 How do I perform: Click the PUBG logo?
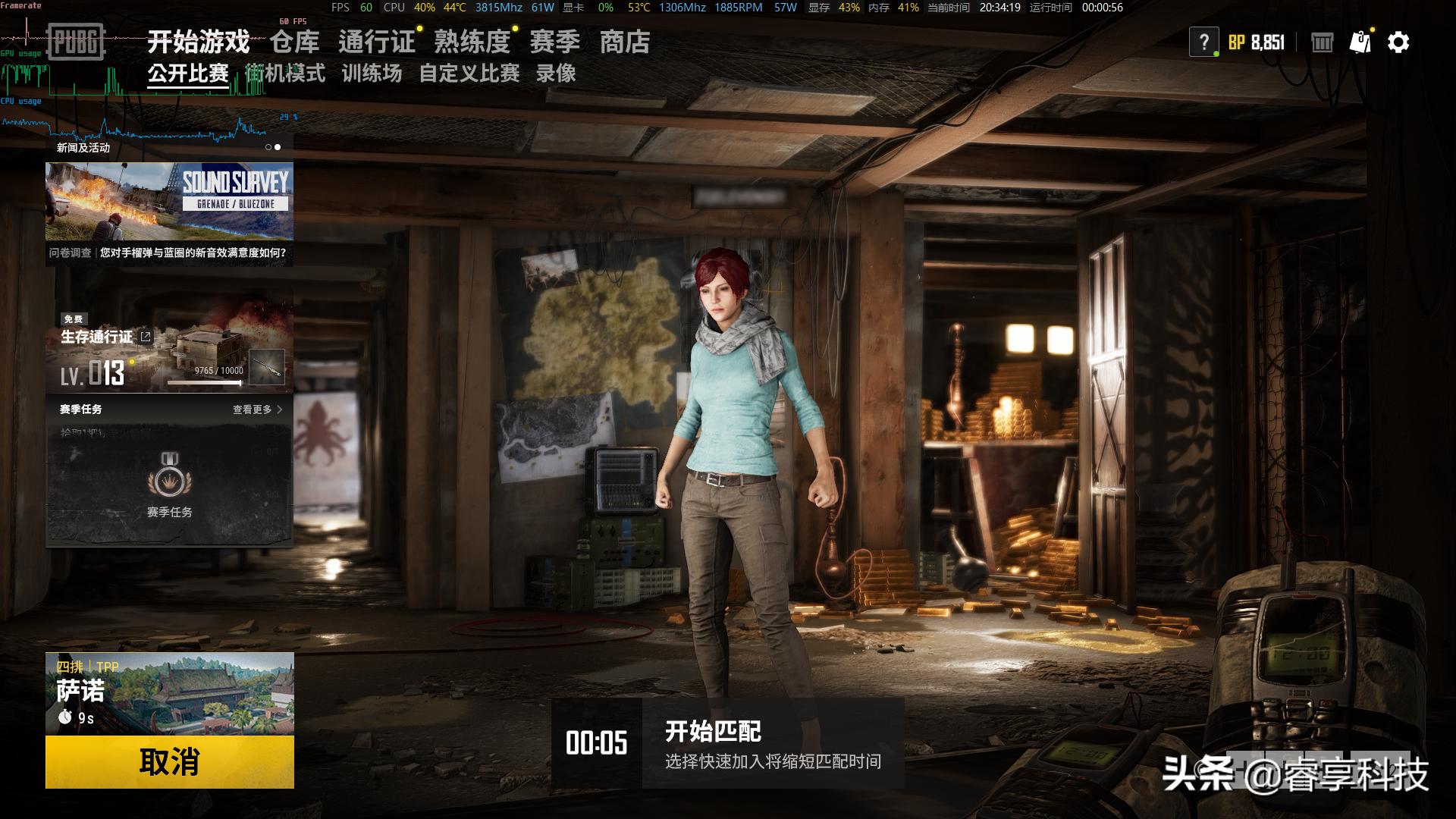(x=75, y=42)
